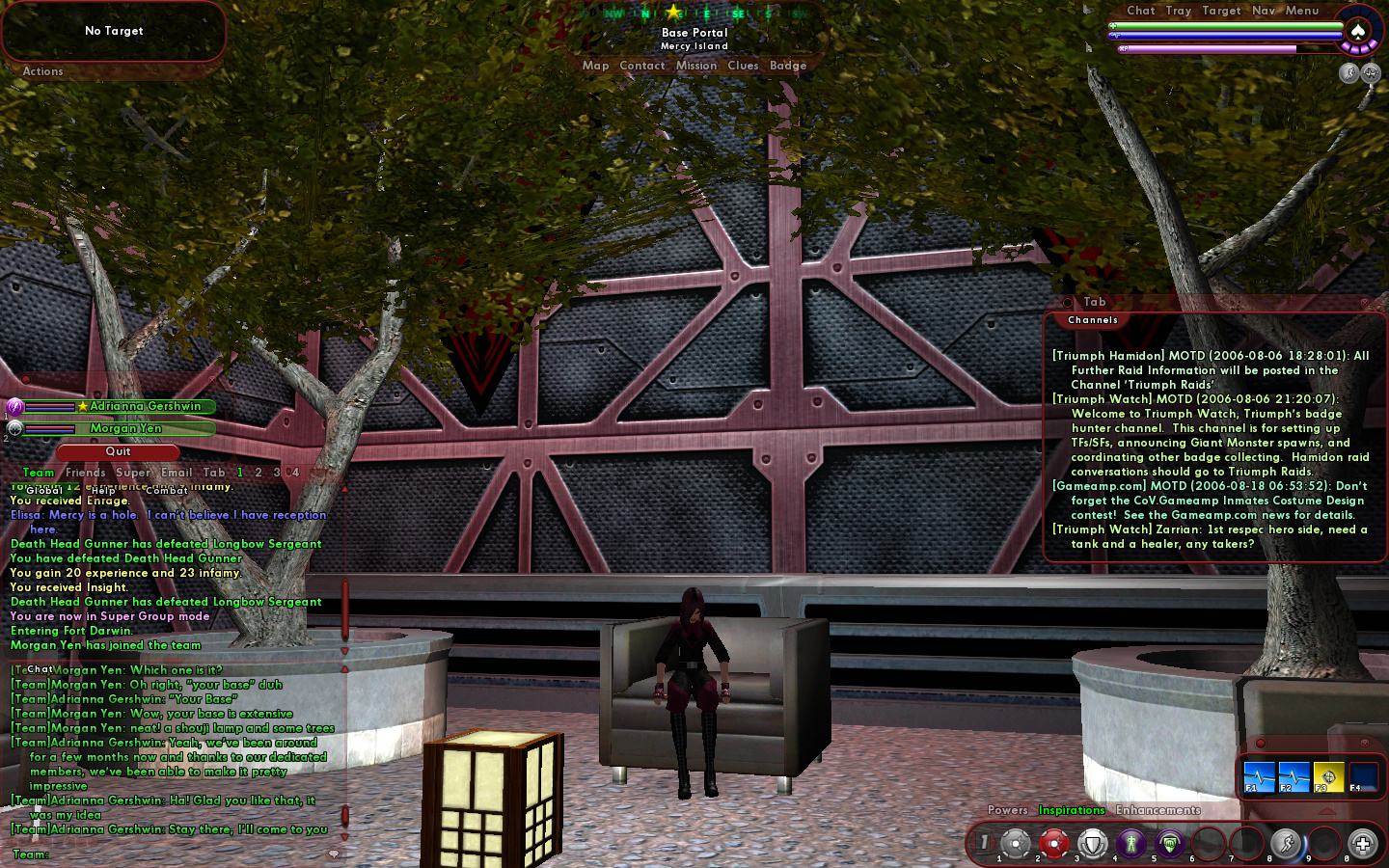Expand the Actions menu under No Target

(42, 71)
